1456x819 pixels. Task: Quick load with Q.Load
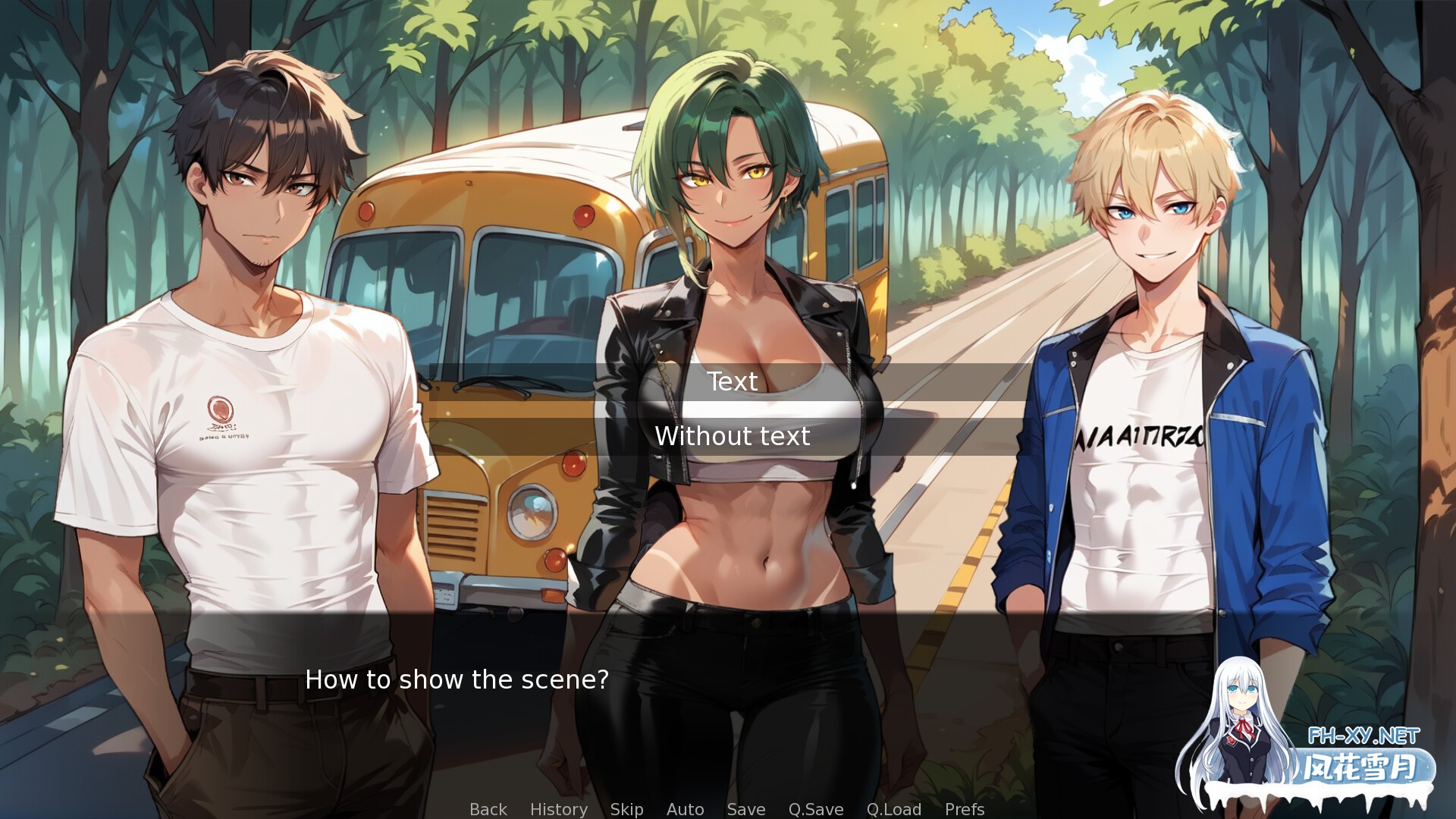[x=893, y=809]
